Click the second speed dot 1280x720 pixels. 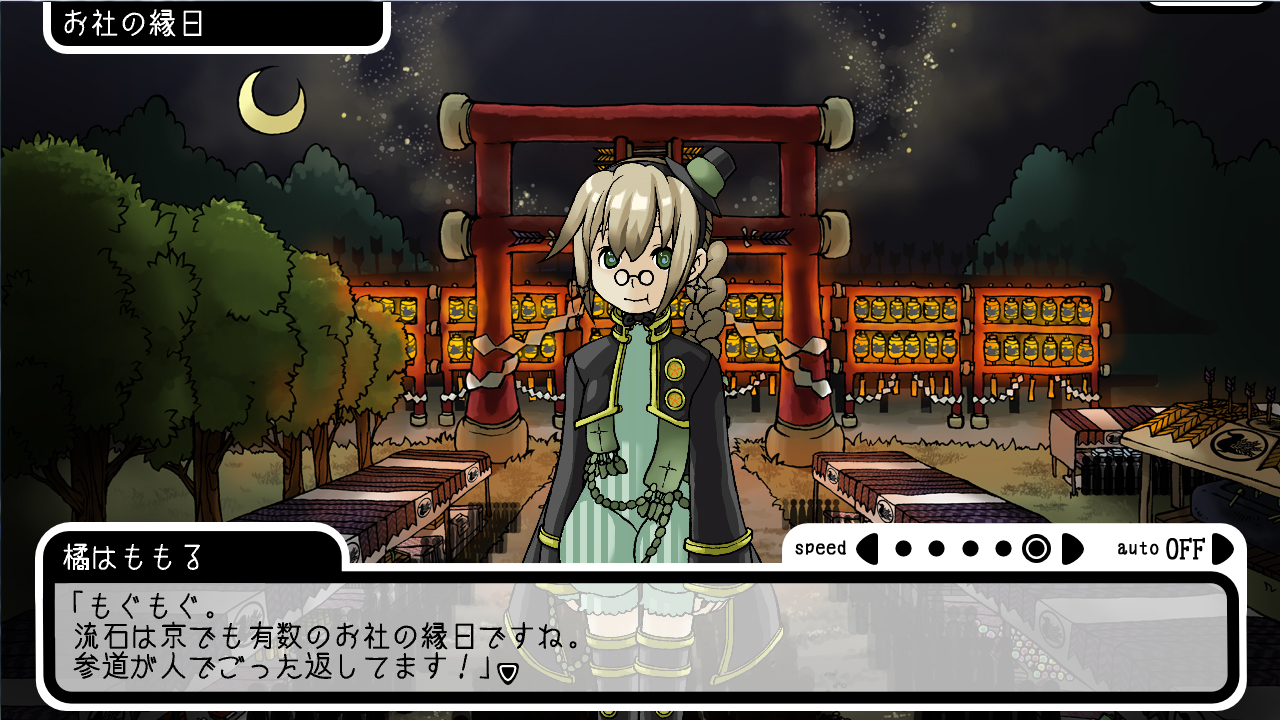tap(935, 548)
